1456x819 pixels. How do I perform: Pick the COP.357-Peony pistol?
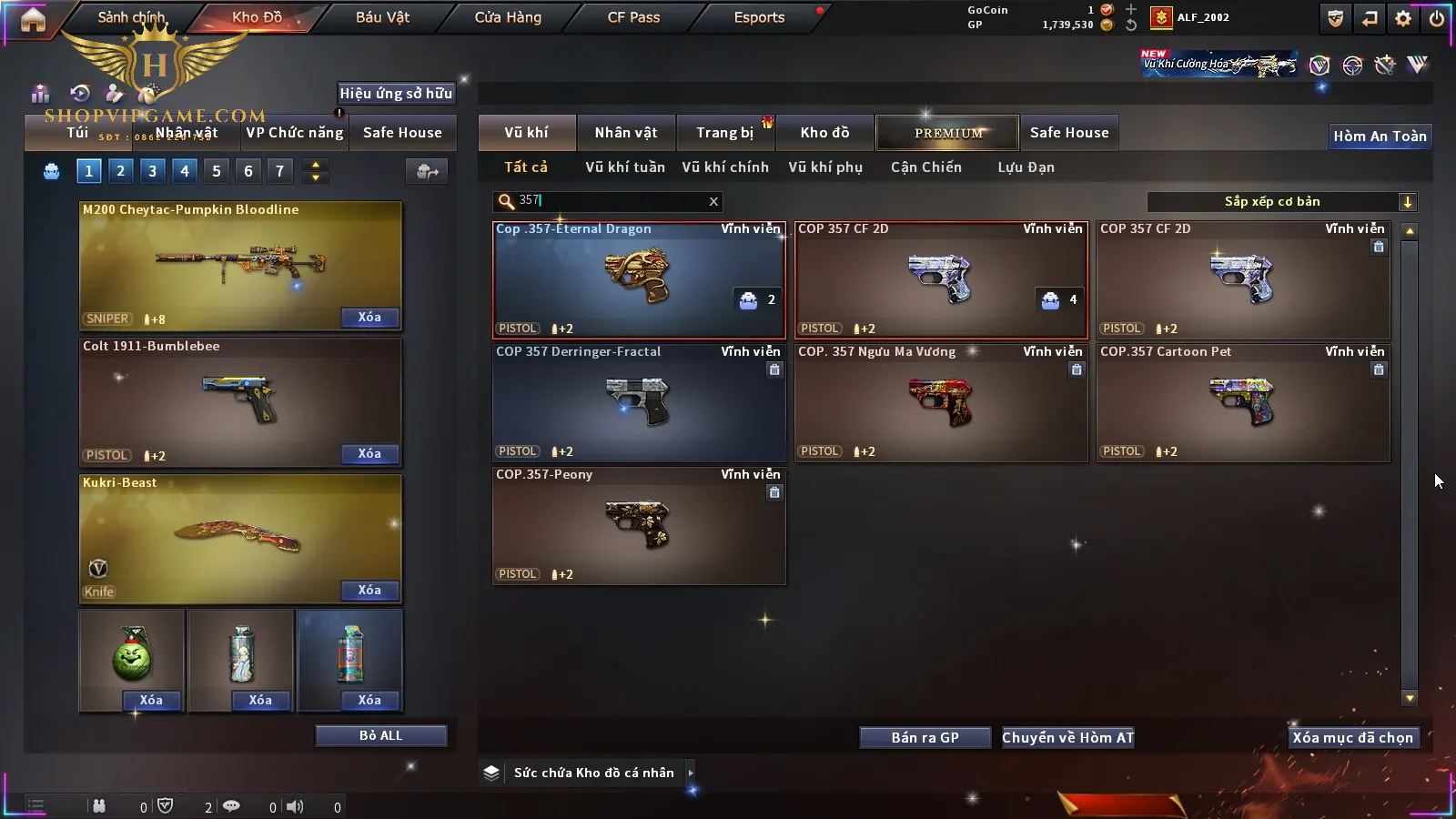tap(638, 525)
